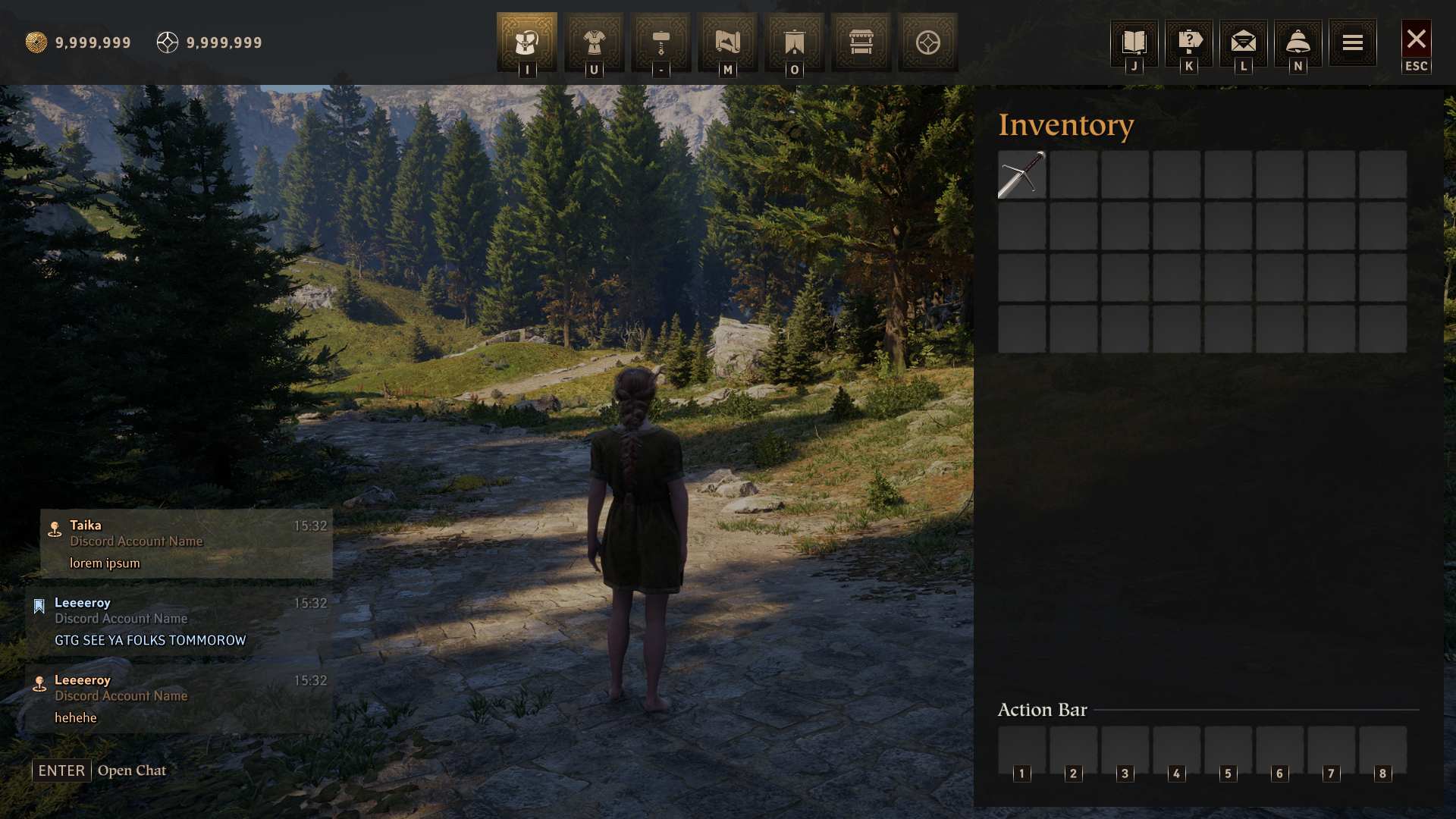Click Taika's 'lorem ipsum' chat message

[187, 544]
